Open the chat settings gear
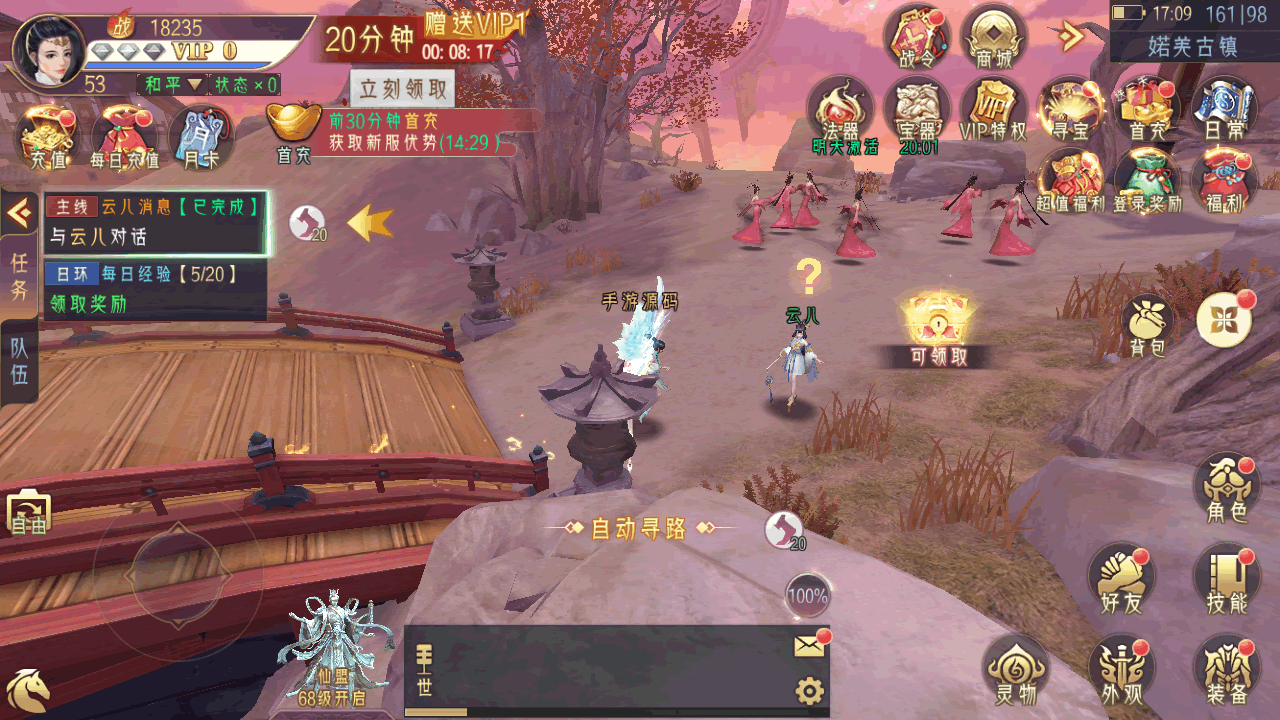Screen dimensions: 1280x720 pos(809,691)
